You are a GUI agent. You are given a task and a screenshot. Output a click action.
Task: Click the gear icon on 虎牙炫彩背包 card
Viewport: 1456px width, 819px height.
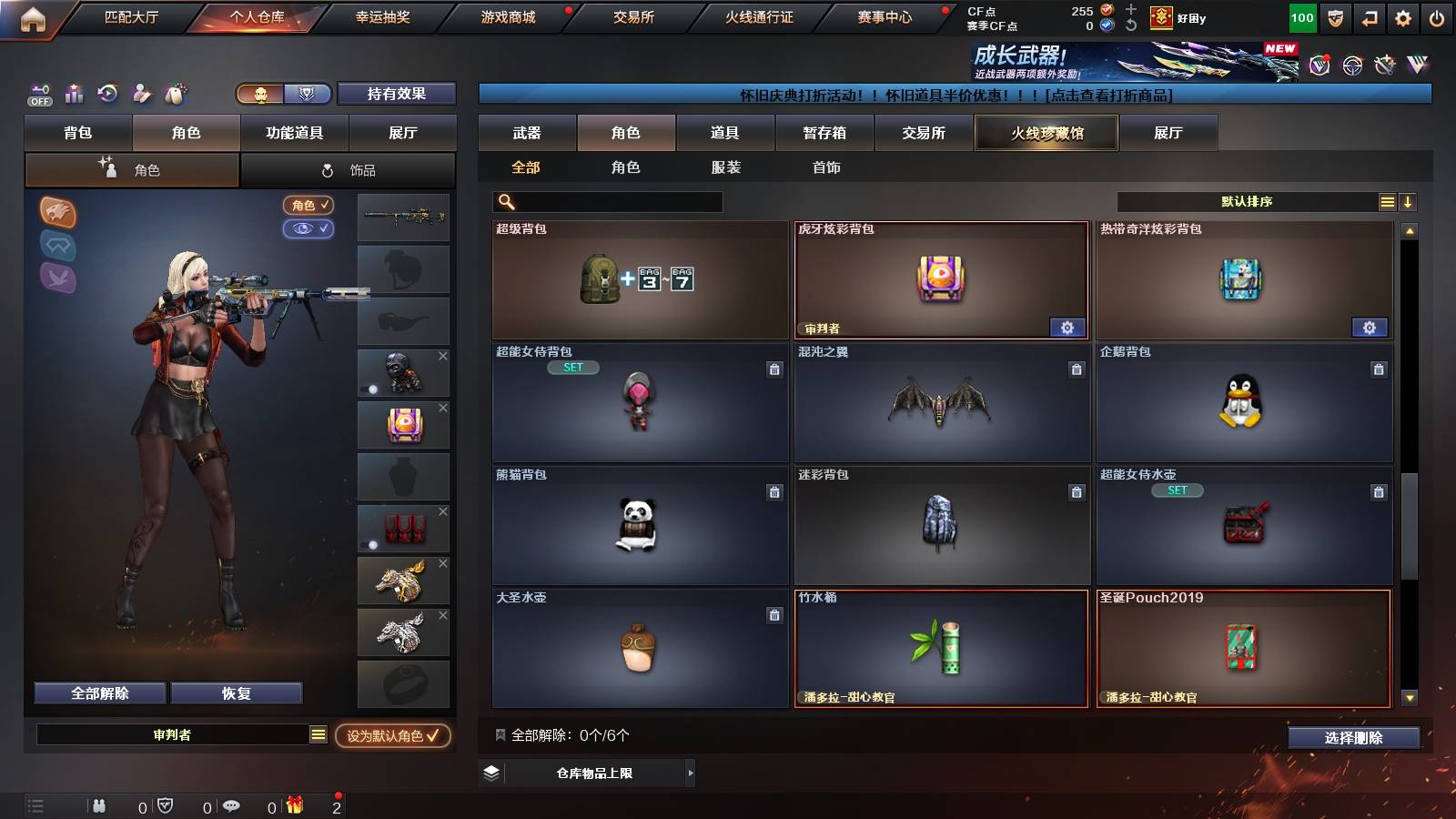(x=1067, y=327)
